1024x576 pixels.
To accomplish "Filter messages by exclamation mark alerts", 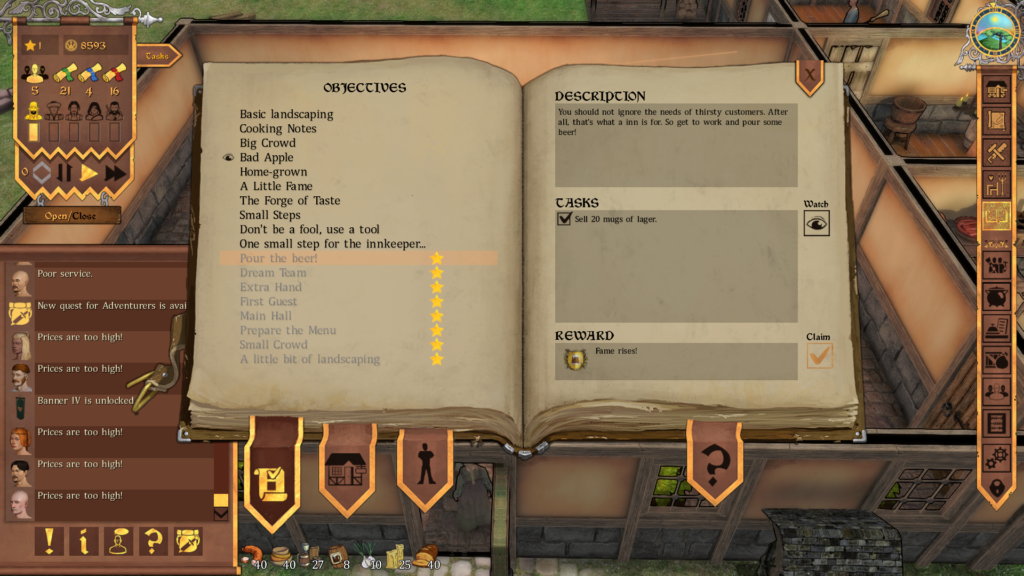I will (x=49, y=541).
